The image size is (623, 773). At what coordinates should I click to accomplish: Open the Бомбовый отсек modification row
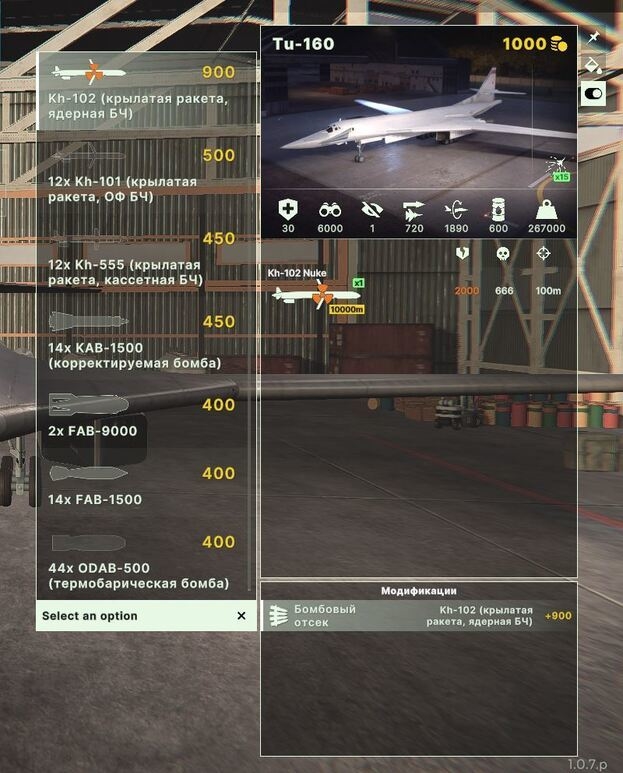pyautogui.click(x=418, y=616)
